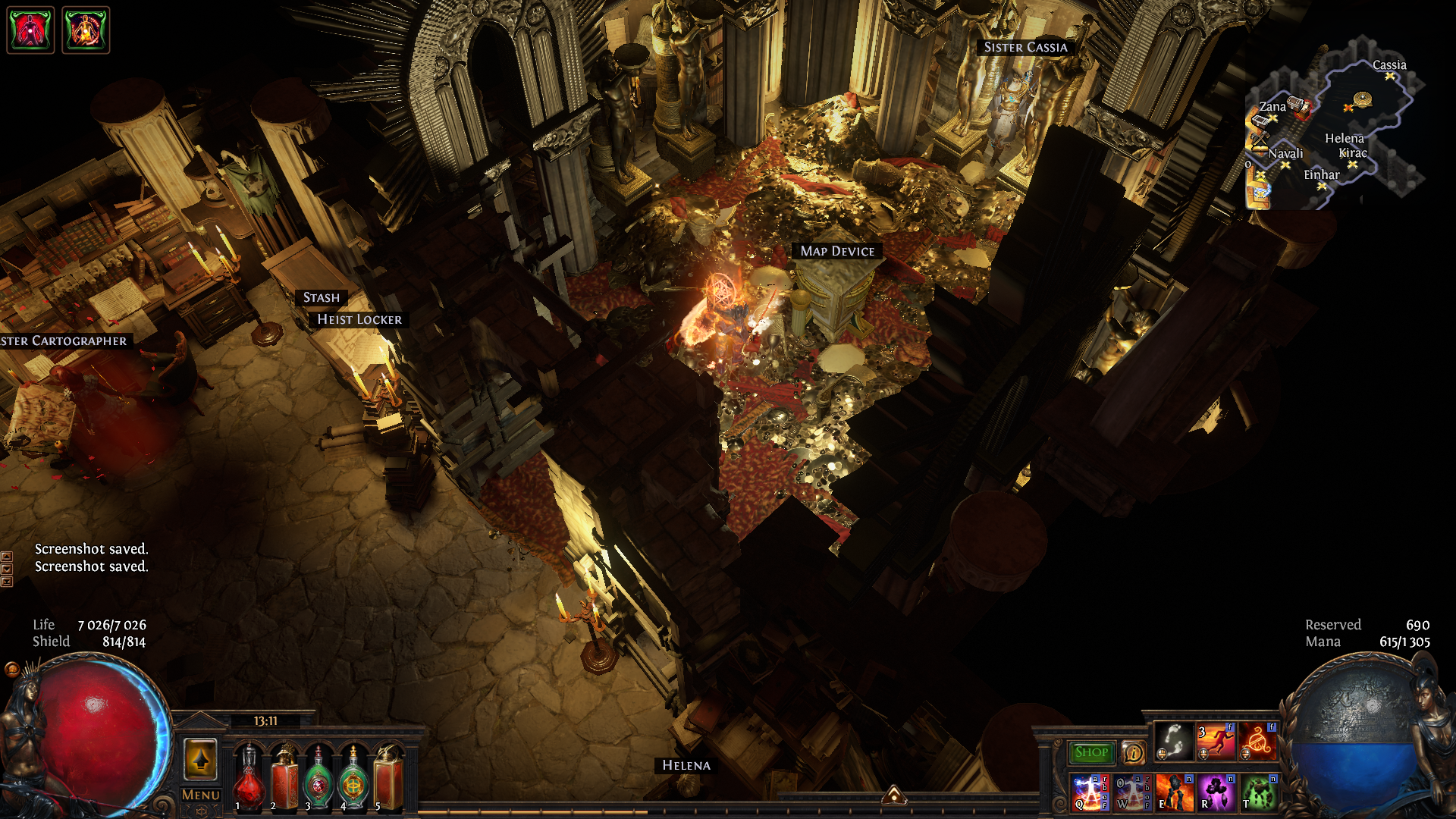Screen dimensions: 1456x819
Task: Use the green ruby flask in slot 3
Action: click(x=318, y=777)
